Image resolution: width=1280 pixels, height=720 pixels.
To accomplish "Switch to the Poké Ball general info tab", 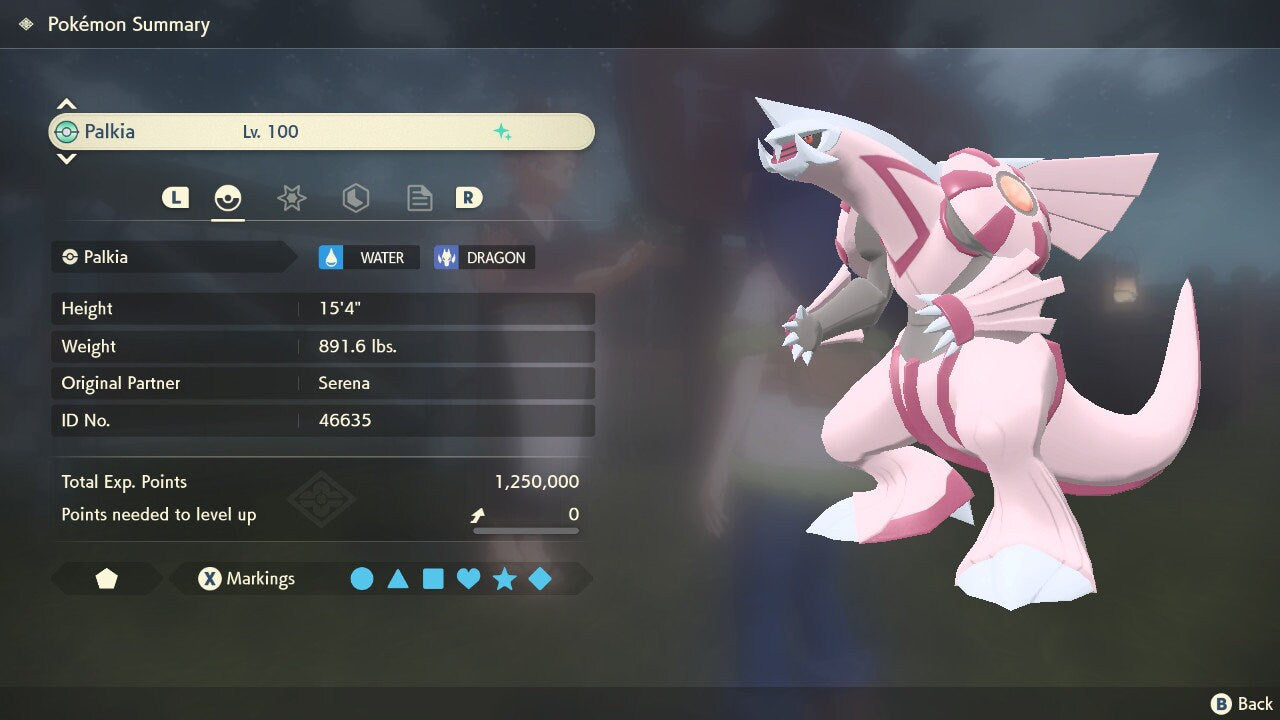I will point(228,198).
